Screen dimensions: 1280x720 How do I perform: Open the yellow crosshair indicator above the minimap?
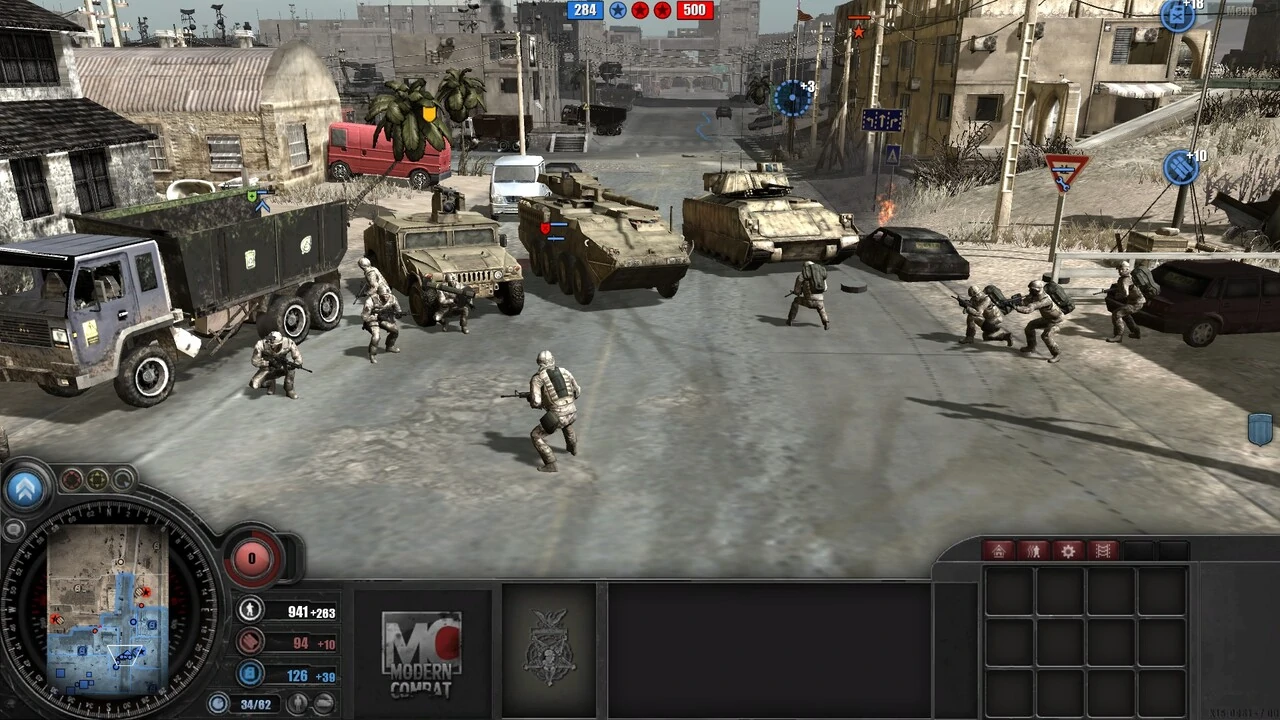coord(97,480)
